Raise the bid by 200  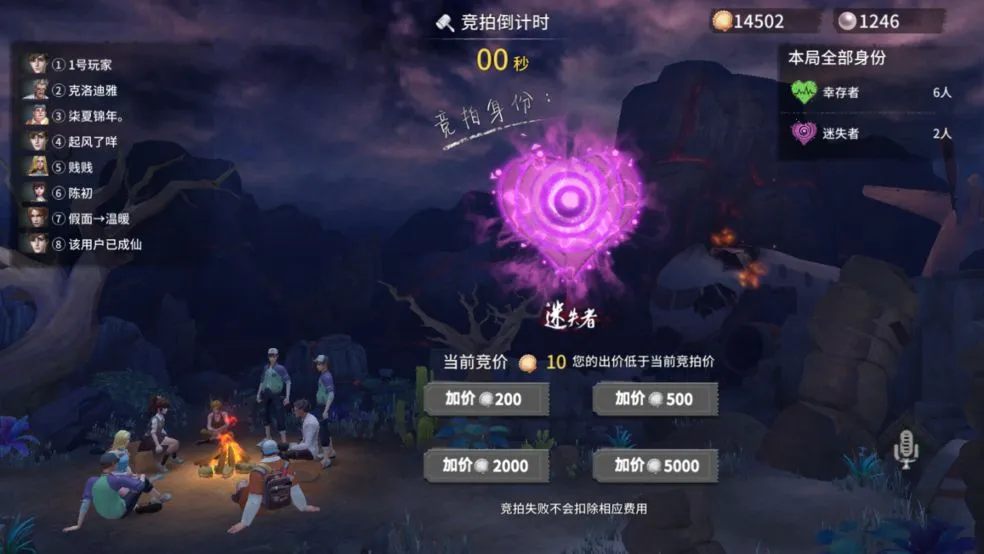click(x=486, y=399)
